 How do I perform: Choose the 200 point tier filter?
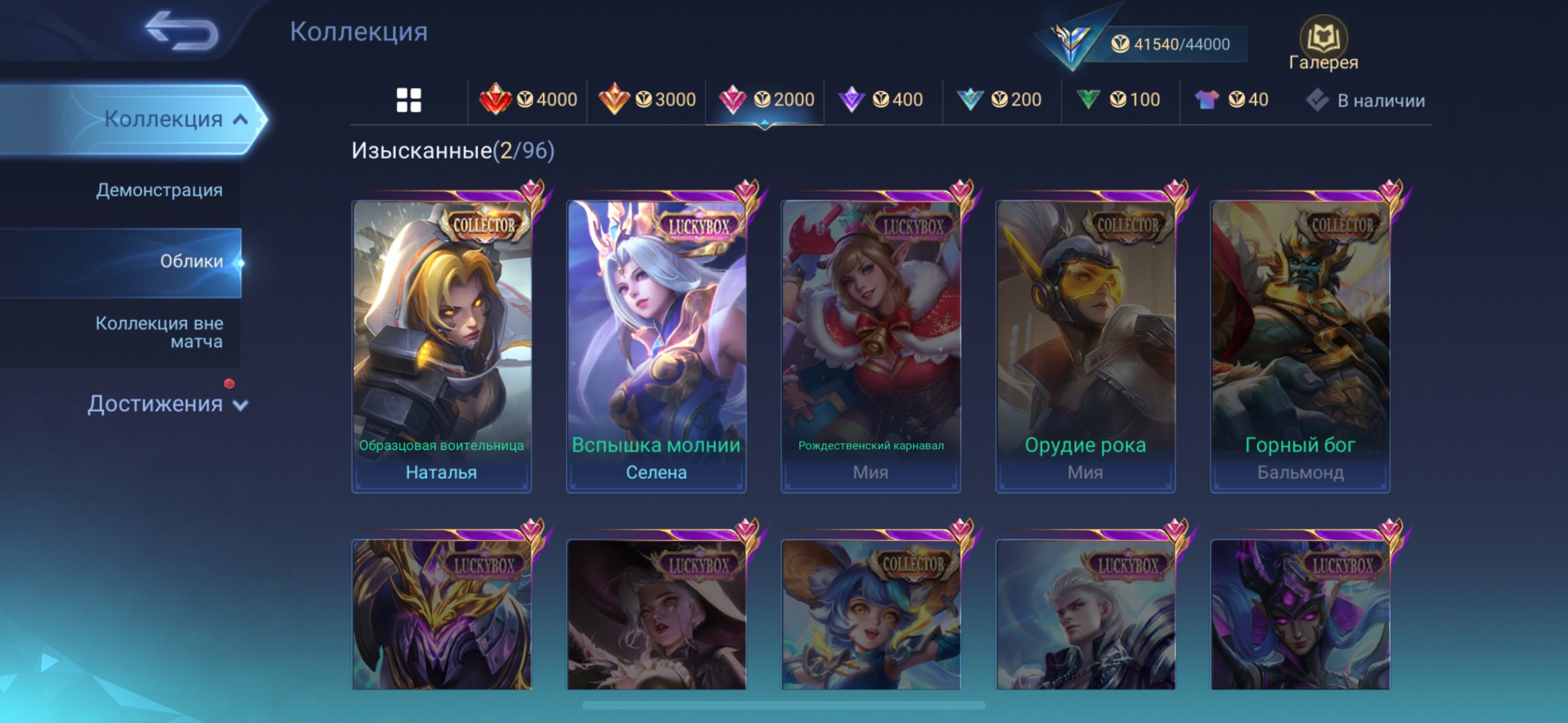click(999, 99)
